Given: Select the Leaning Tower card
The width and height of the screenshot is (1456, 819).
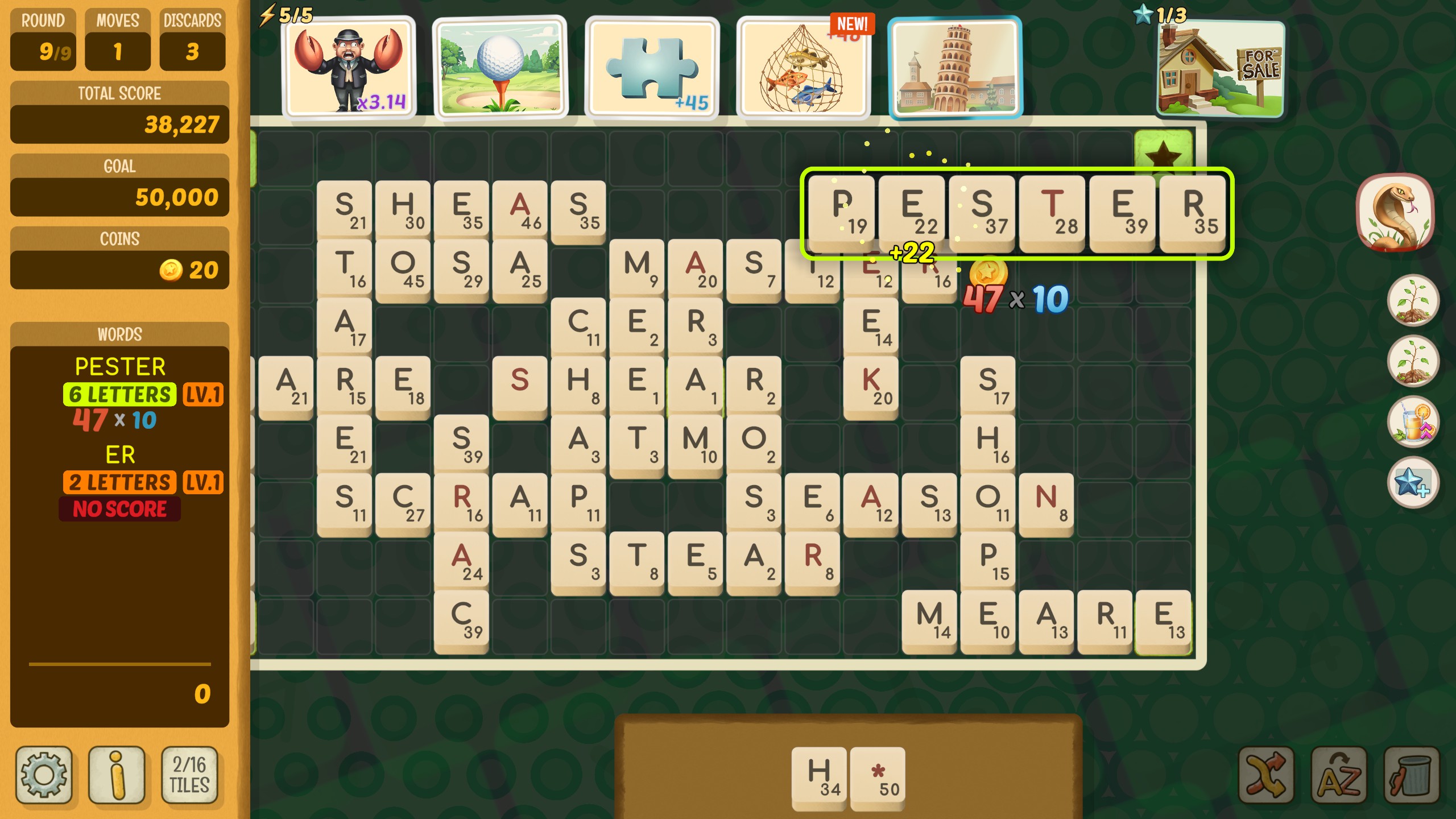Looking at the screenshot, I should (955, 67).
